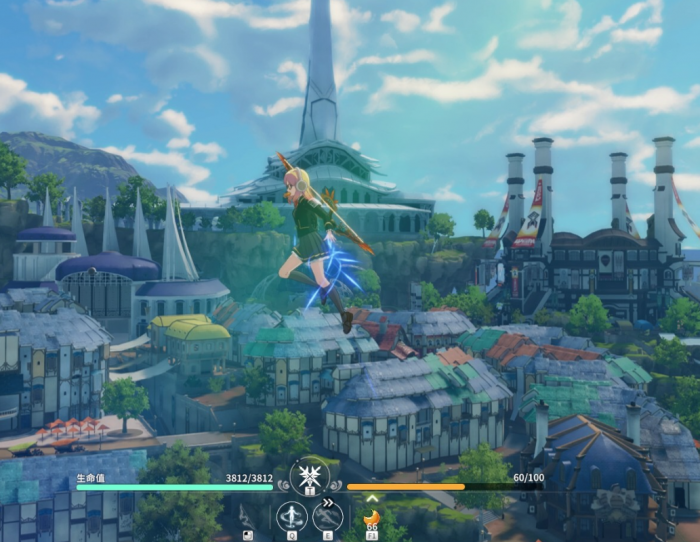This screenshot has width=700, height=542.
Task: Use the standing figure aura skill
Action: pyautogui.click(x=291, y=516)
